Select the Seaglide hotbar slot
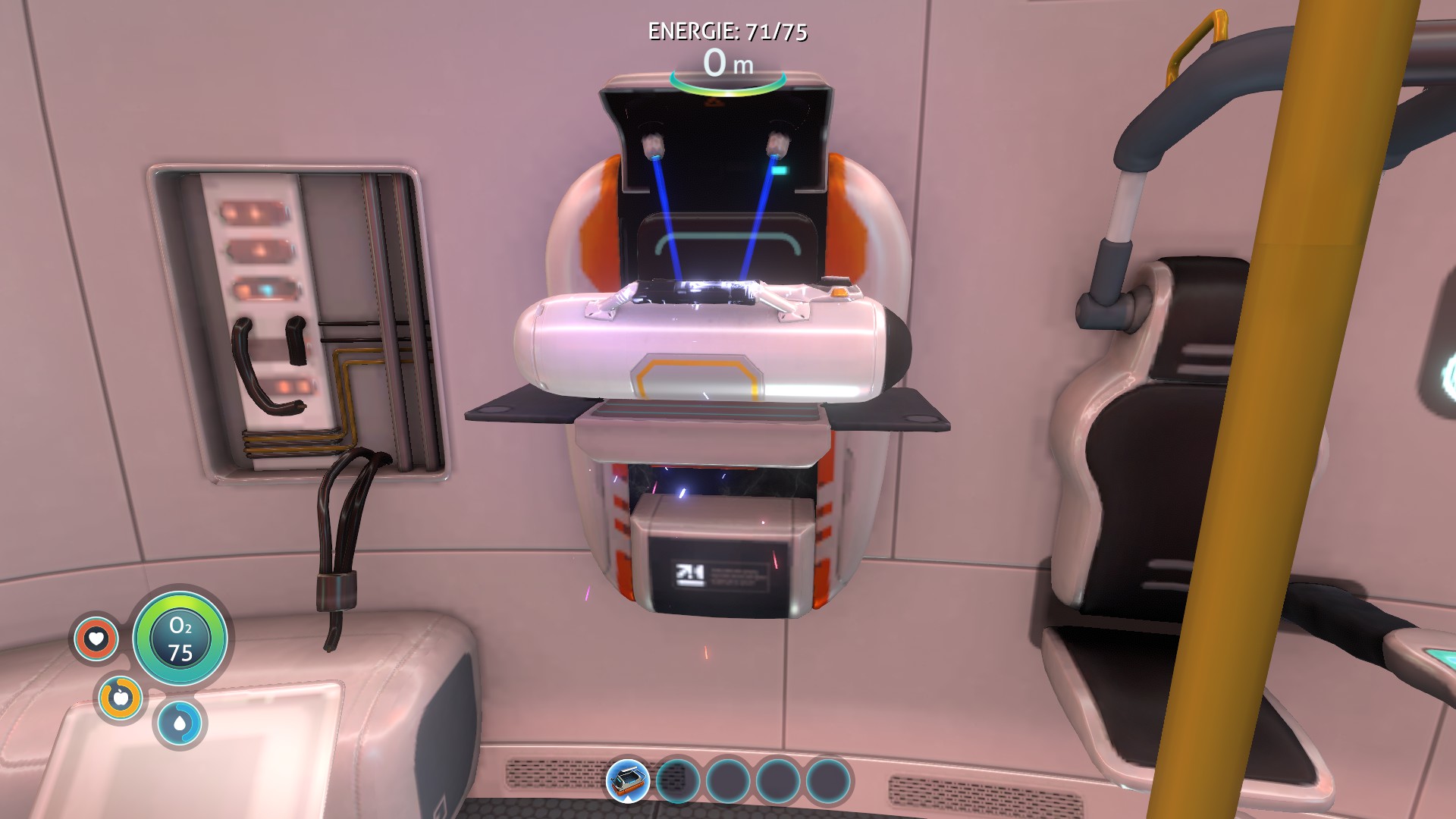Viewport: 1456px width, 819px height. (x=628, y=780)
